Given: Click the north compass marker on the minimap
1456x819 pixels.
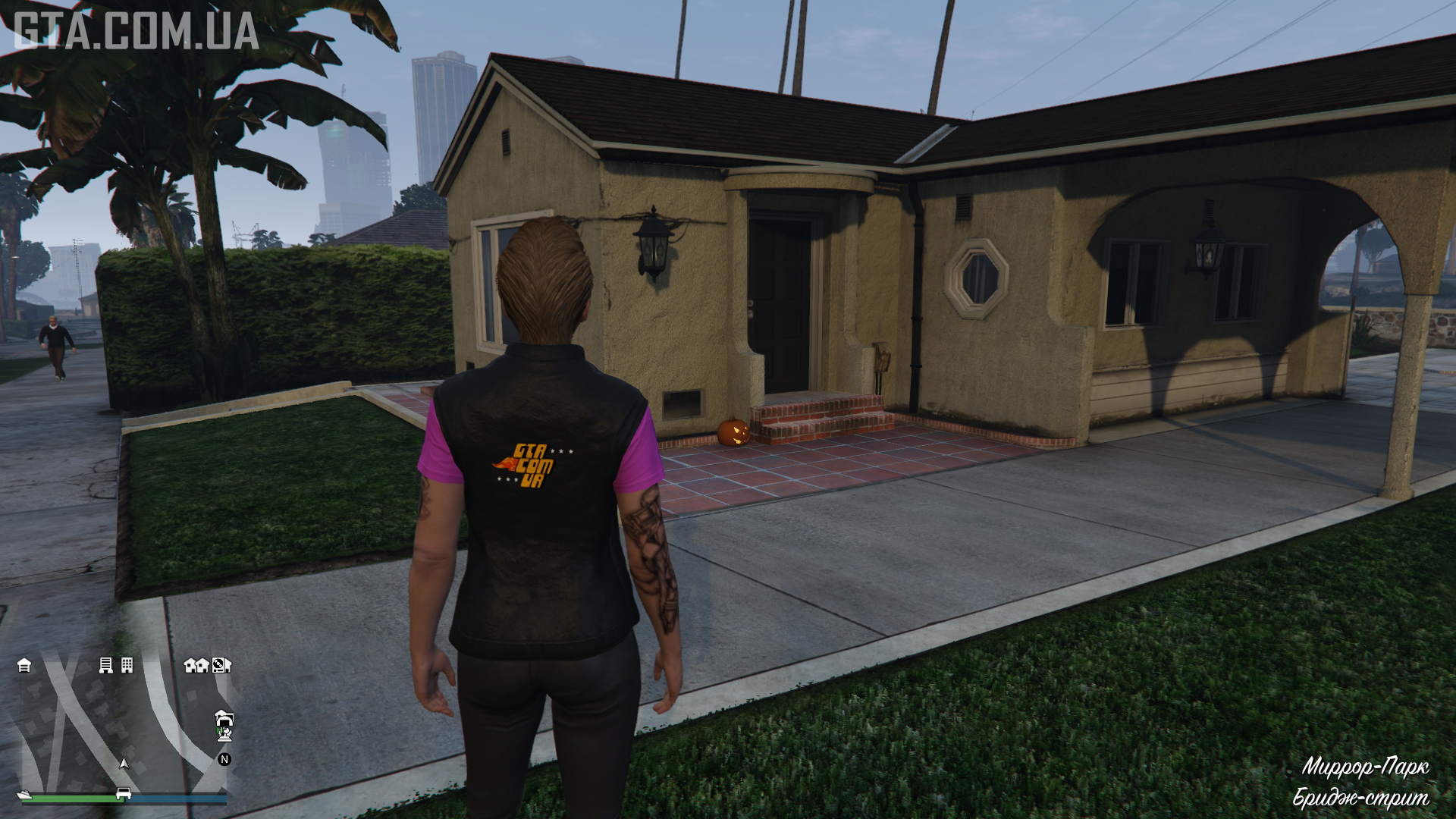Looking at the screenshot, I should tap(224, 759).
